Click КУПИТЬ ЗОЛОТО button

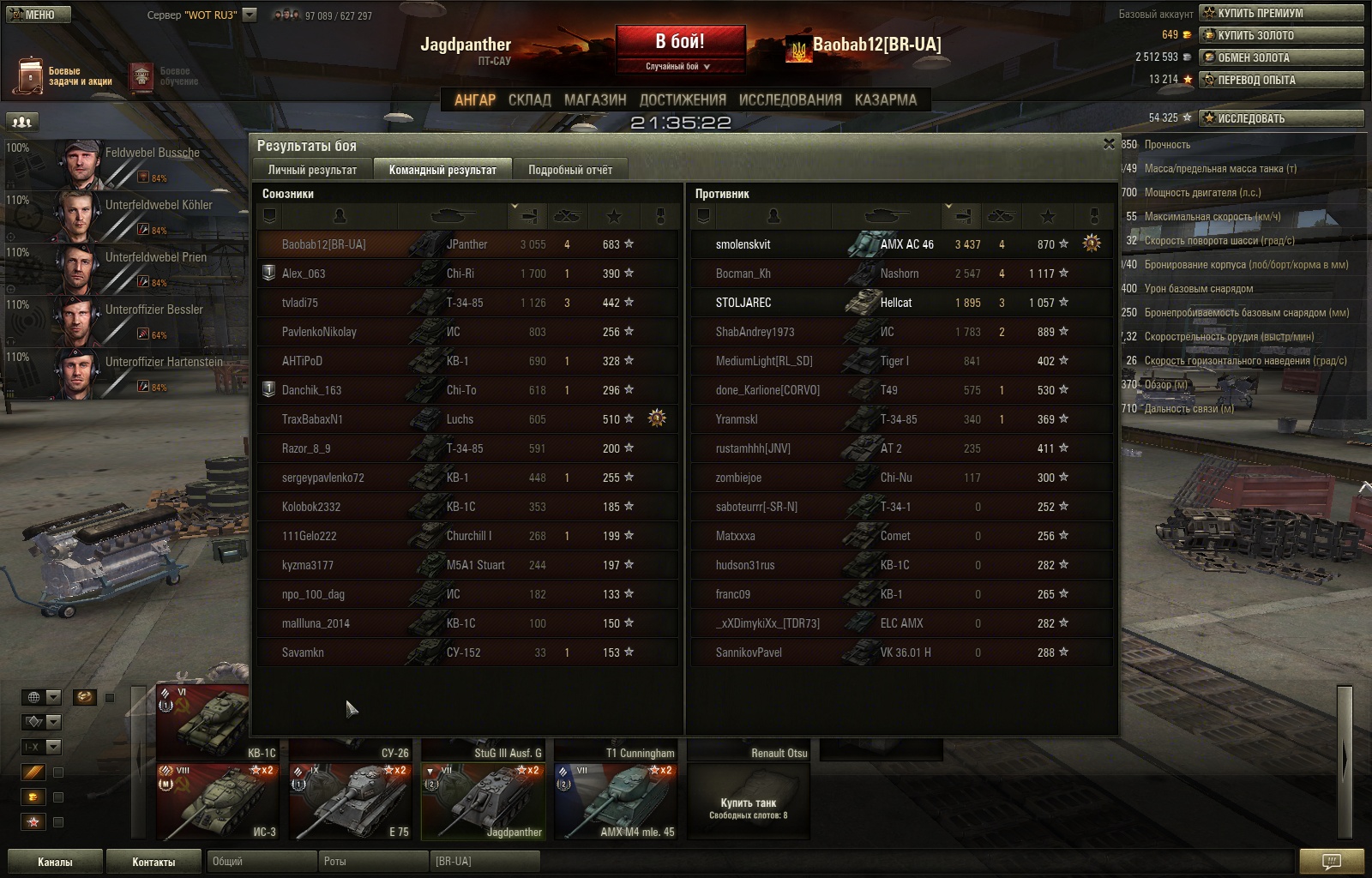pos(1281,35)
